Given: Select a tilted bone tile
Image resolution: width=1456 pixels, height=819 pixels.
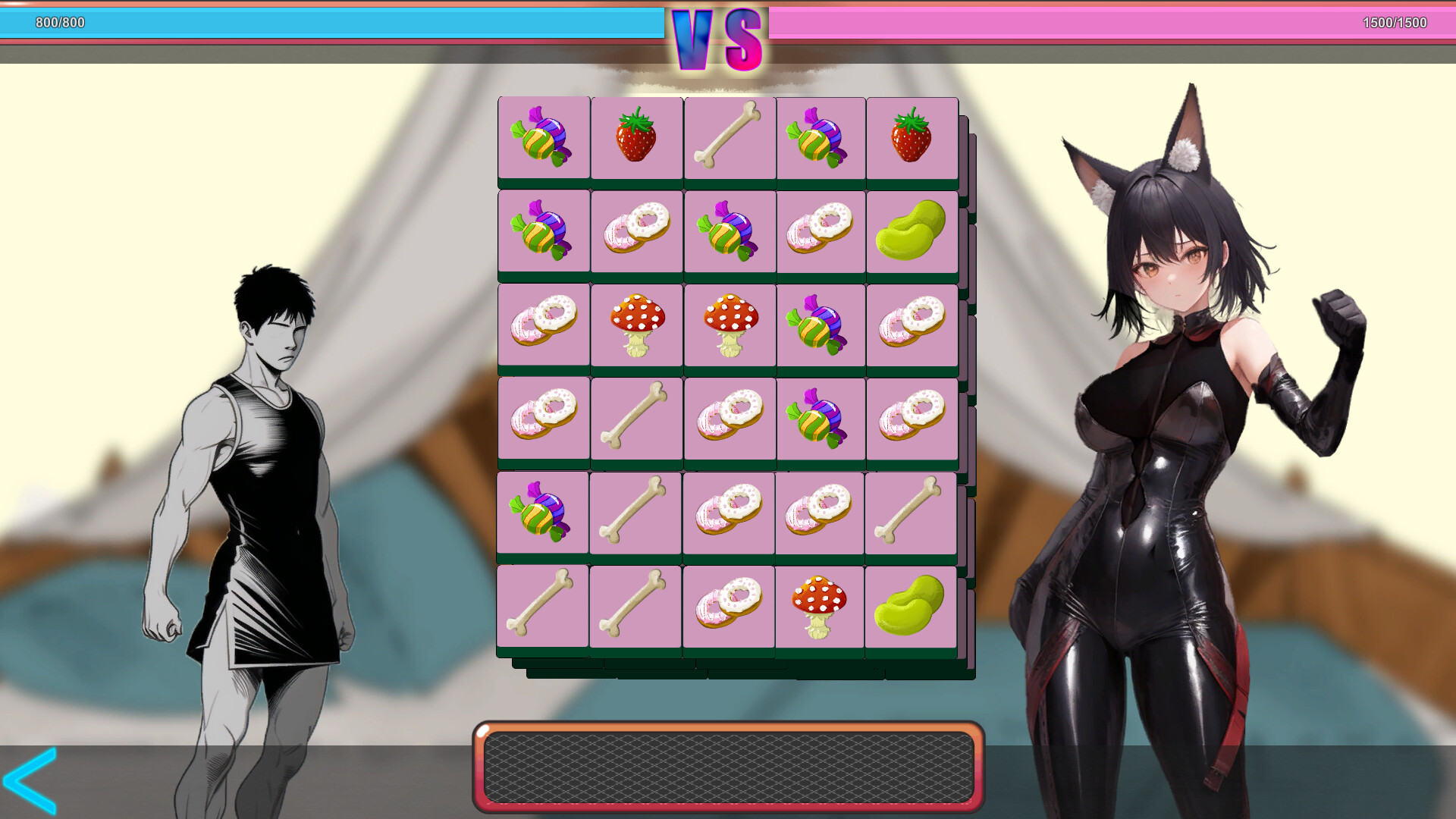Looking at the screenshot, I should (x=636, y=418).
